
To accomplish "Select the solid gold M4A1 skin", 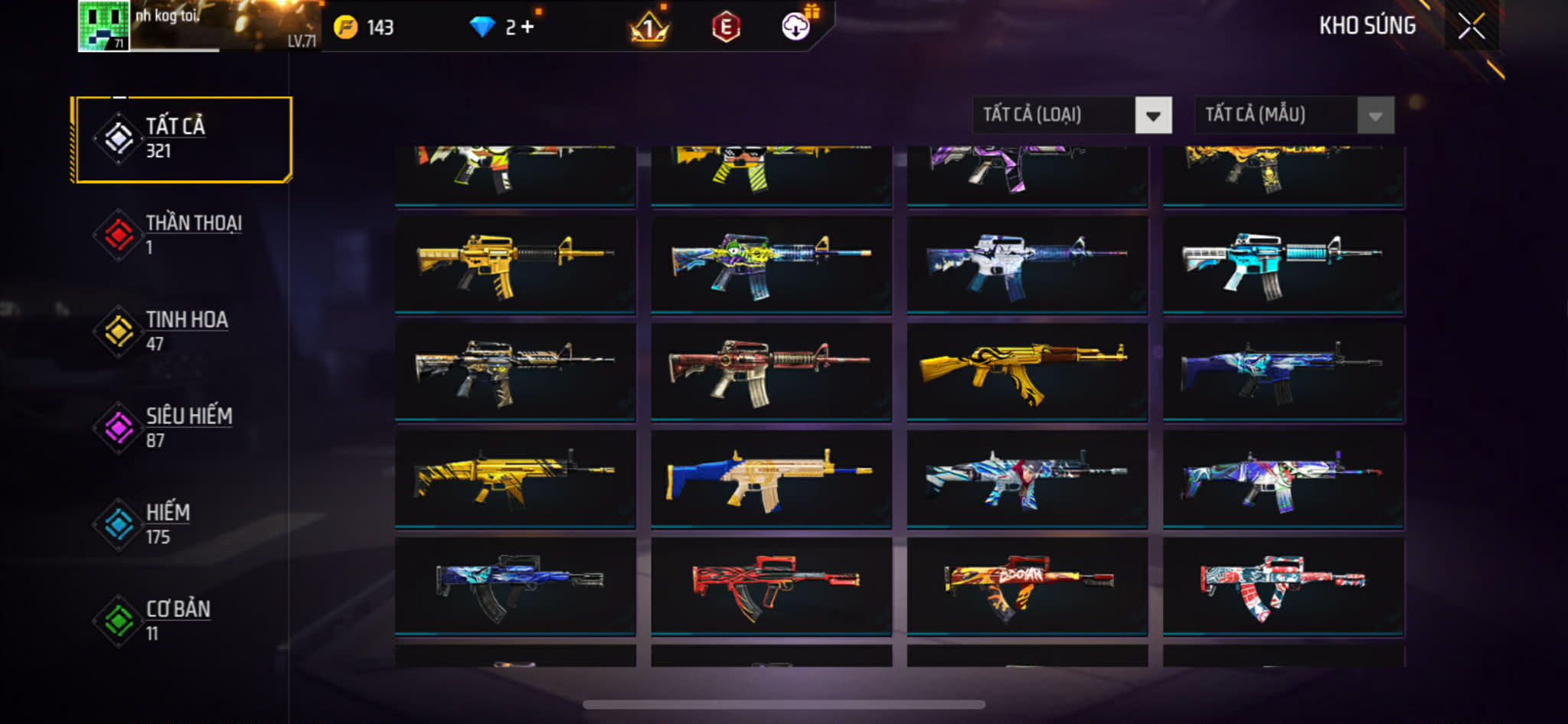I will coord(515,264).
